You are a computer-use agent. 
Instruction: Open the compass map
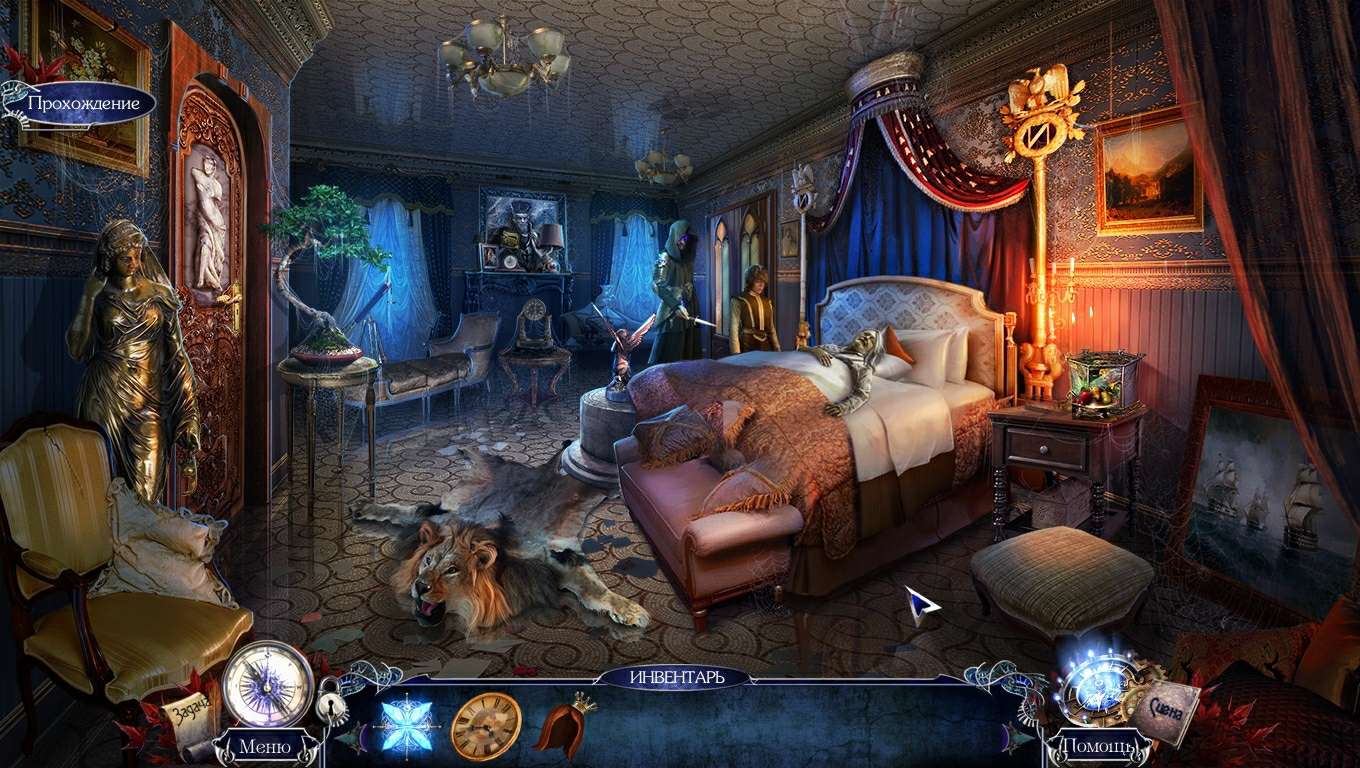point(267,683)
